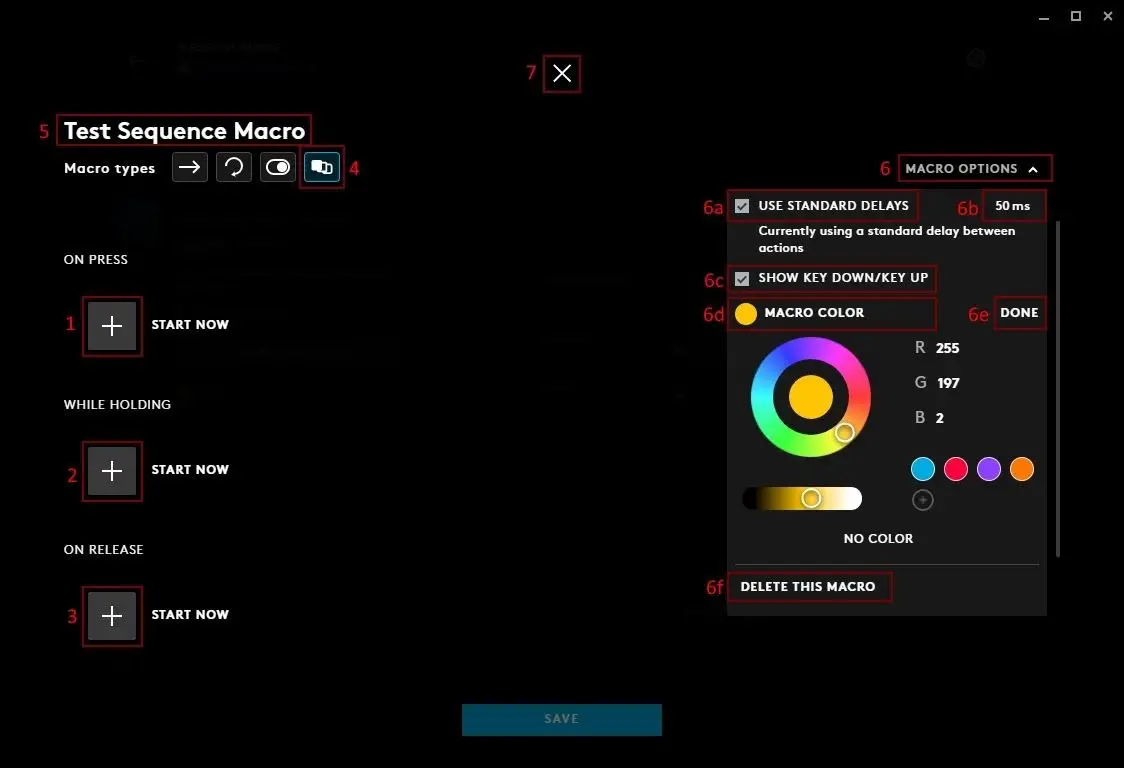
Task: Close the macro editor with the X
Action: 562,73
